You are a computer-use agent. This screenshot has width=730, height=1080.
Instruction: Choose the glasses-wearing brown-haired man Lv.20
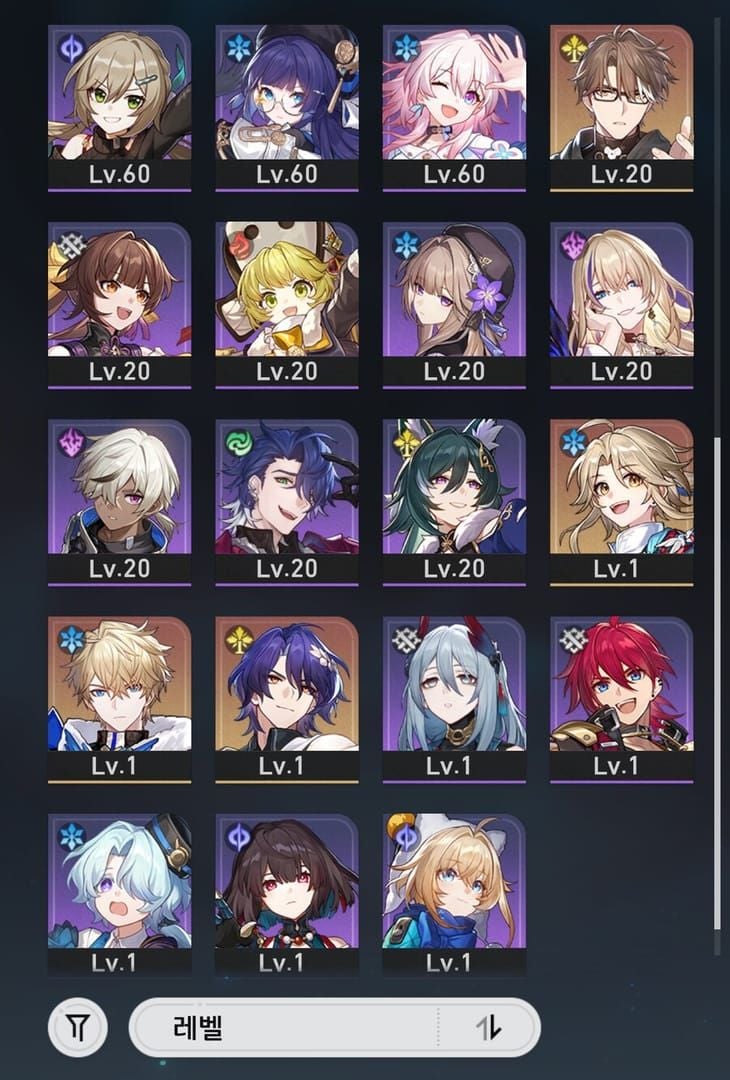[621, 100]
